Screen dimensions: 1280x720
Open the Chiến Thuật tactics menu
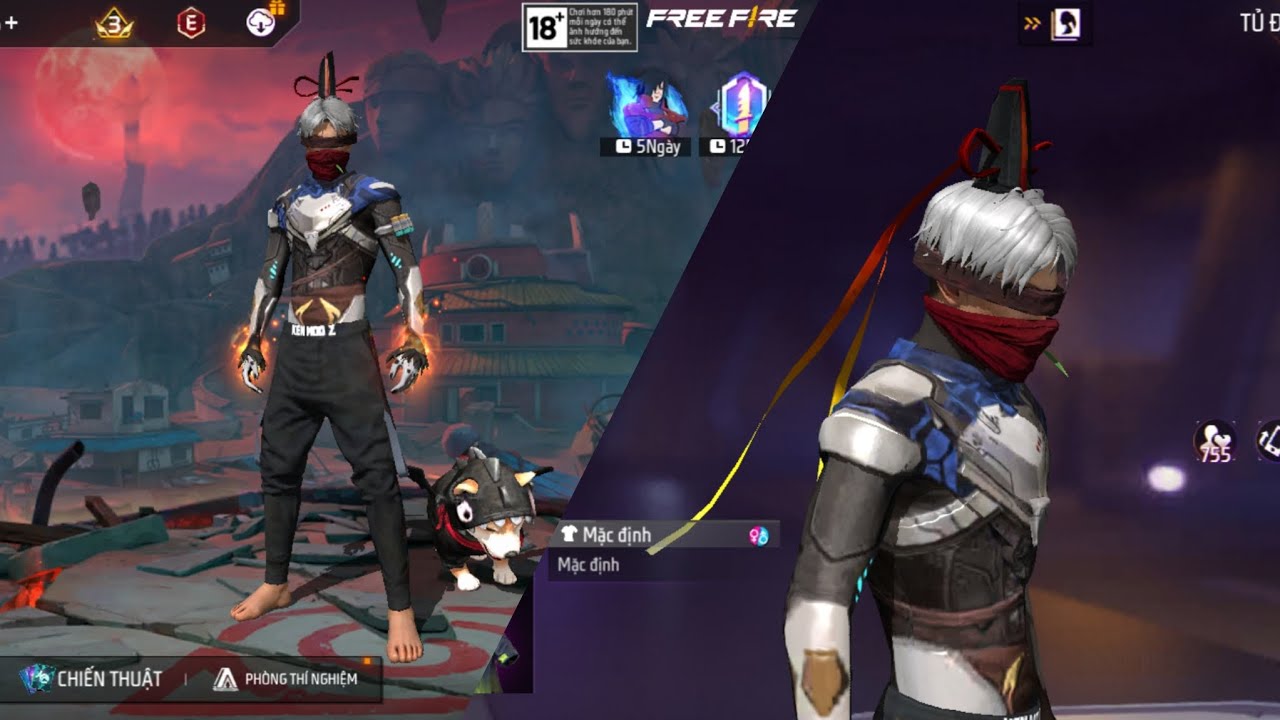pos(91,679)
